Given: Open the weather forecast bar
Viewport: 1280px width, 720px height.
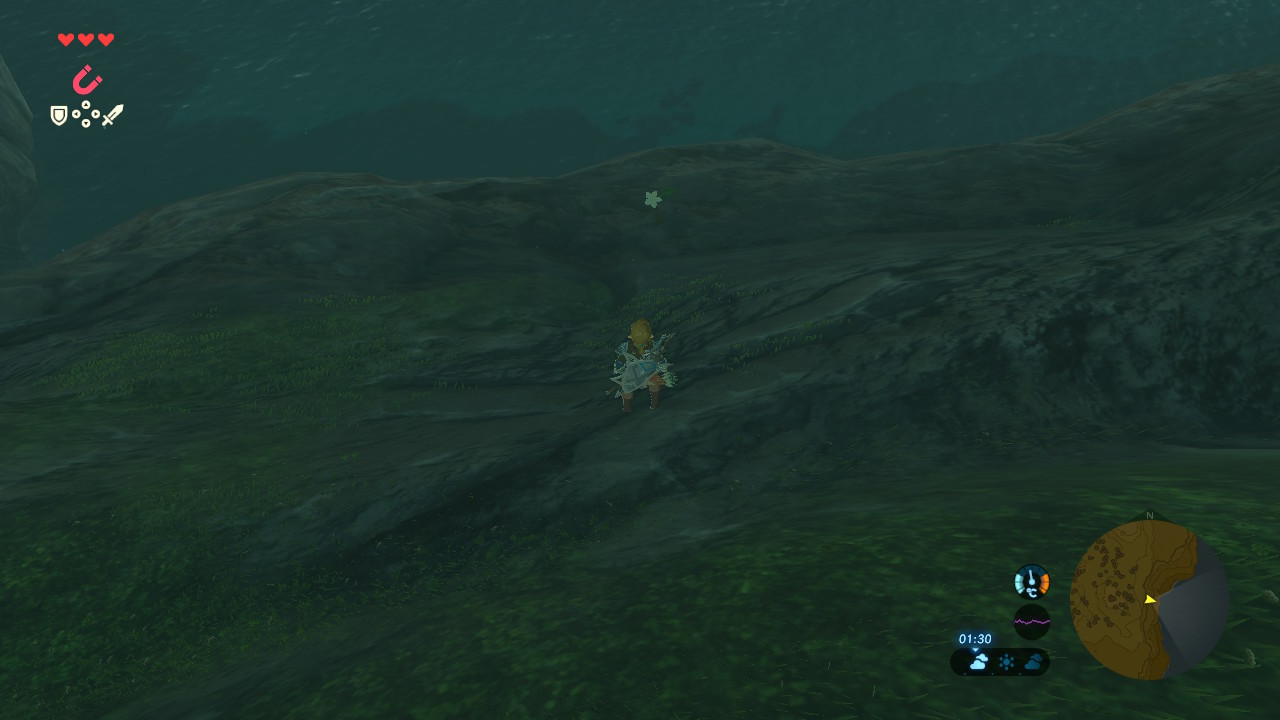Looking at the screenshot, I should pos(1000,662).
